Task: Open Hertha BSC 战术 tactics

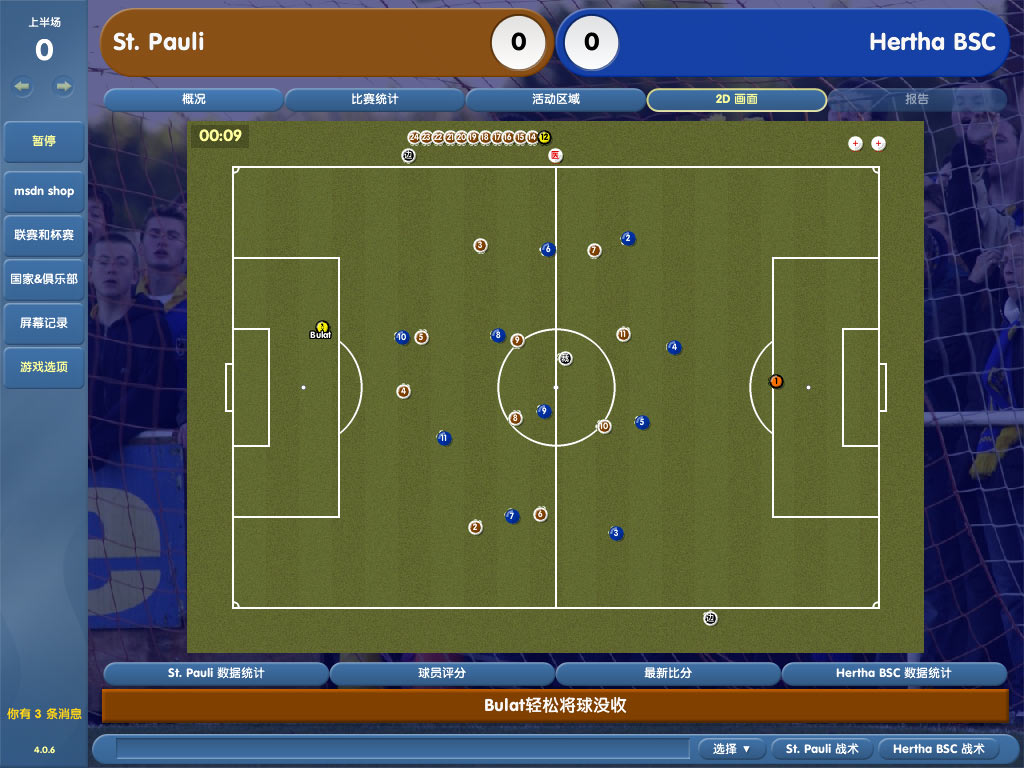Action: click(x=938, y=749)
